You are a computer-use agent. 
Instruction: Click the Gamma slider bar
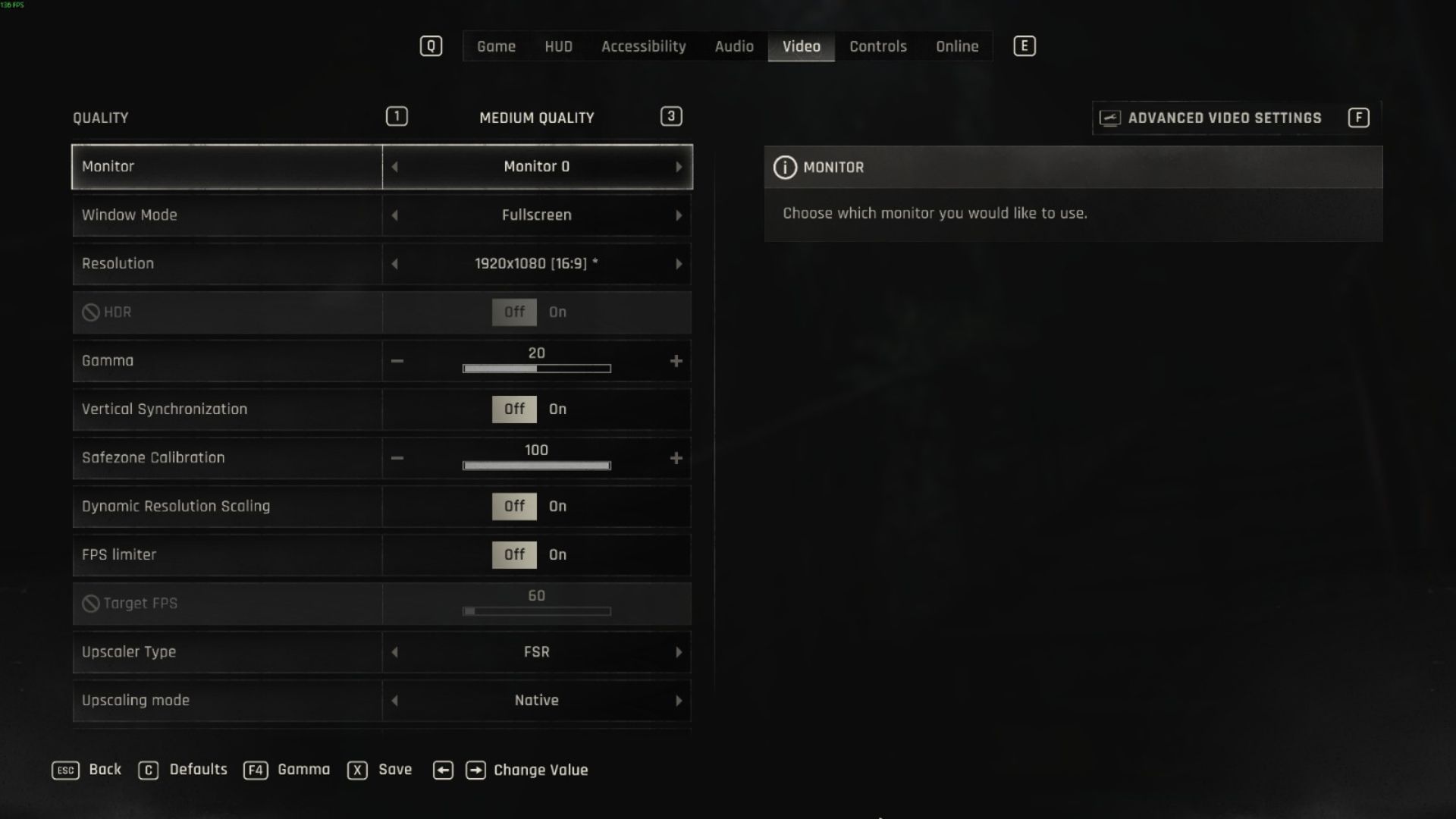point(537,369)
